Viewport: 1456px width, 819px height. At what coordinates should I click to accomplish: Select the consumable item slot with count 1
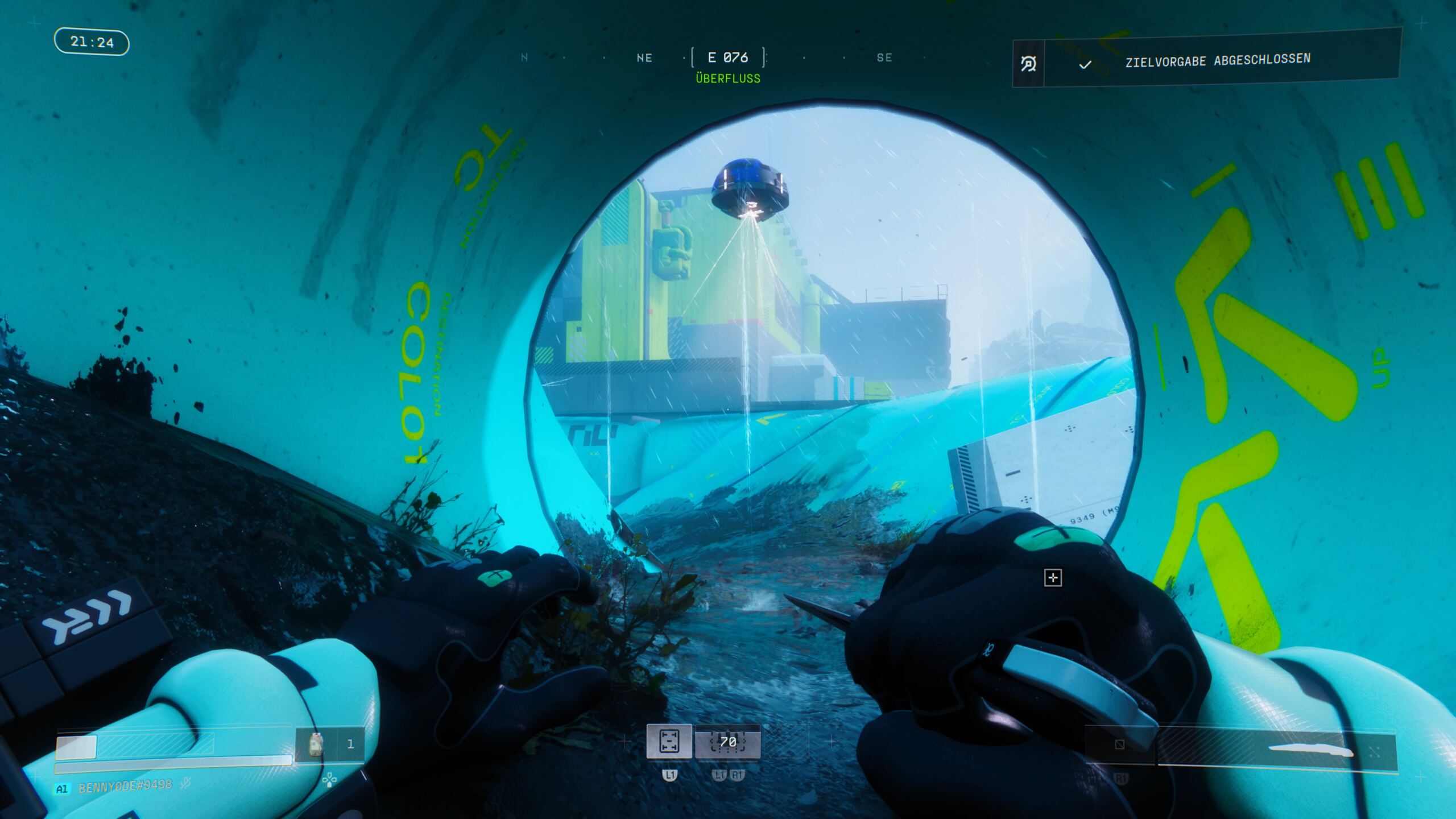coord(330,744)
